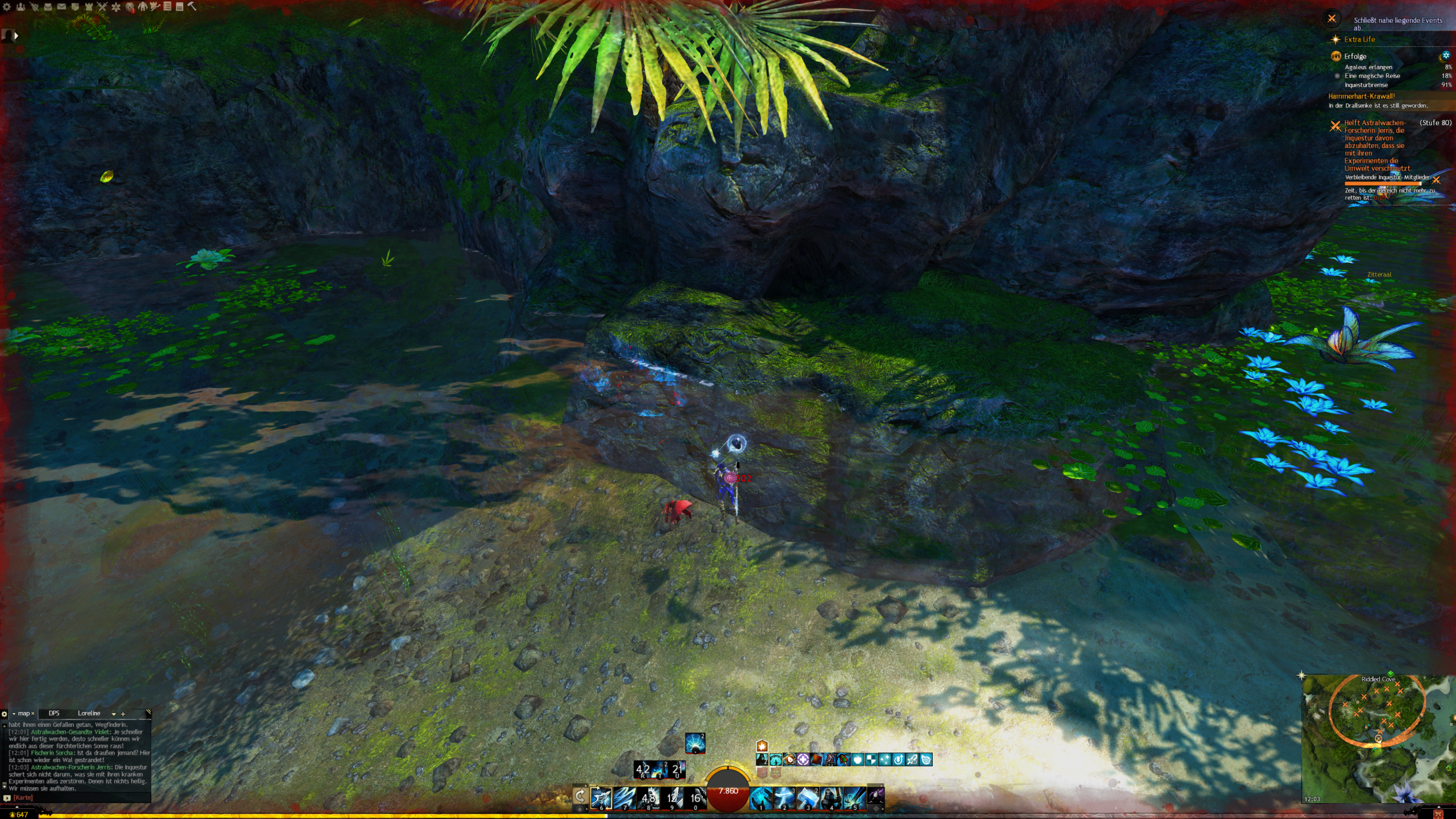The width and height of the screenshot is (1456, 819).
Task: Add a new chat tab
Action: (123, 714)
